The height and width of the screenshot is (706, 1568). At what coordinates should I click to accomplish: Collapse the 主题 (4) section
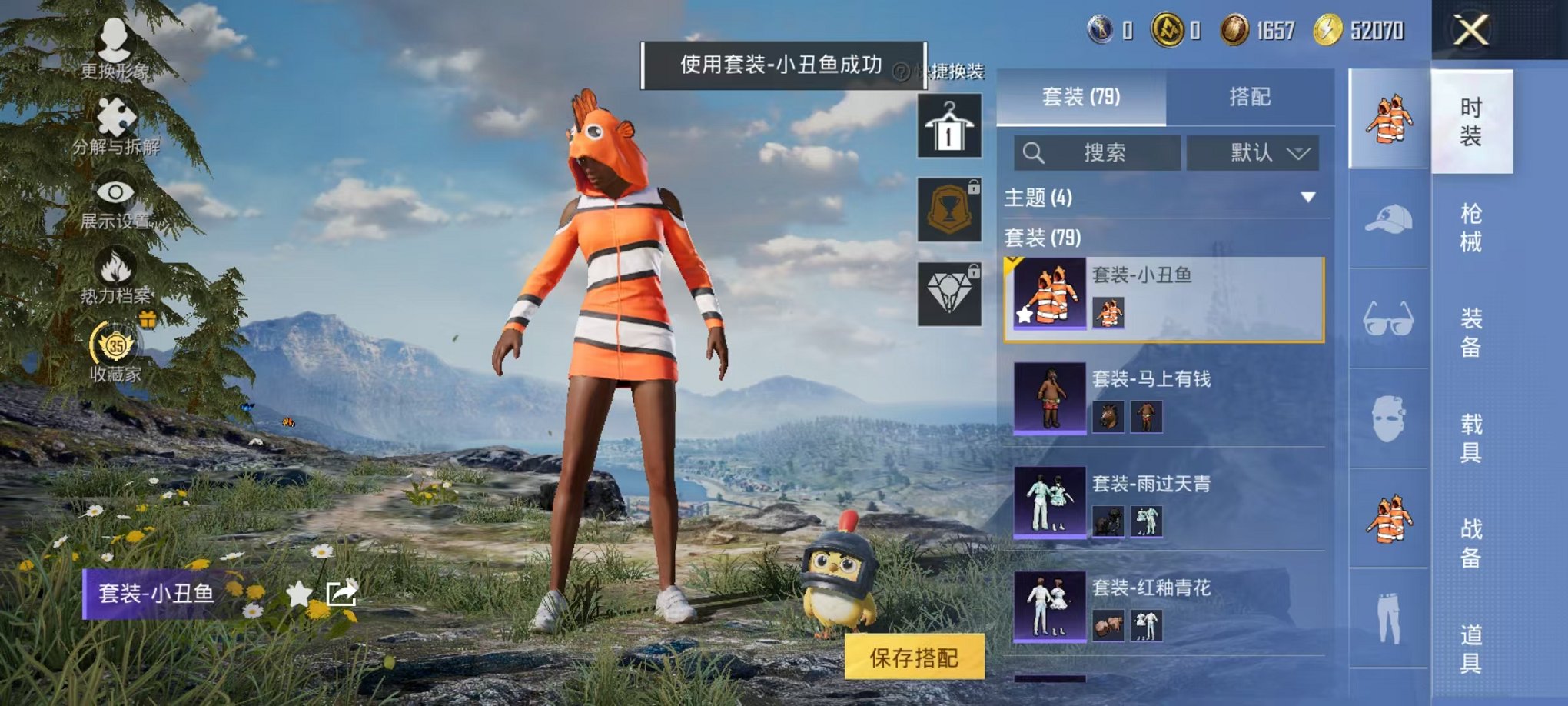pyautogui.click(x=1307, y=197)
